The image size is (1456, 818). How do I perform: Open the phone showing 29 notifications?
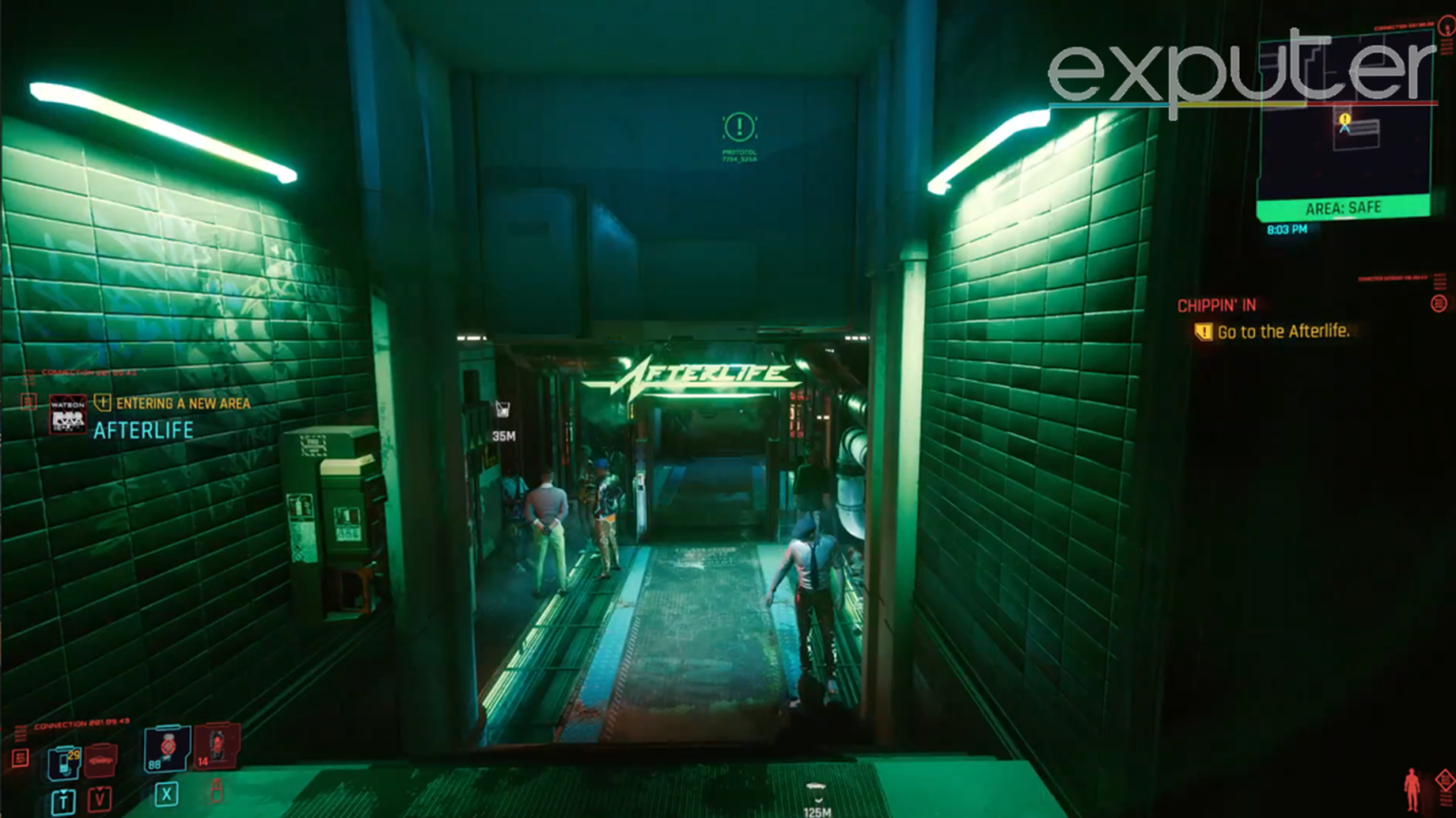tap(64, 765)
